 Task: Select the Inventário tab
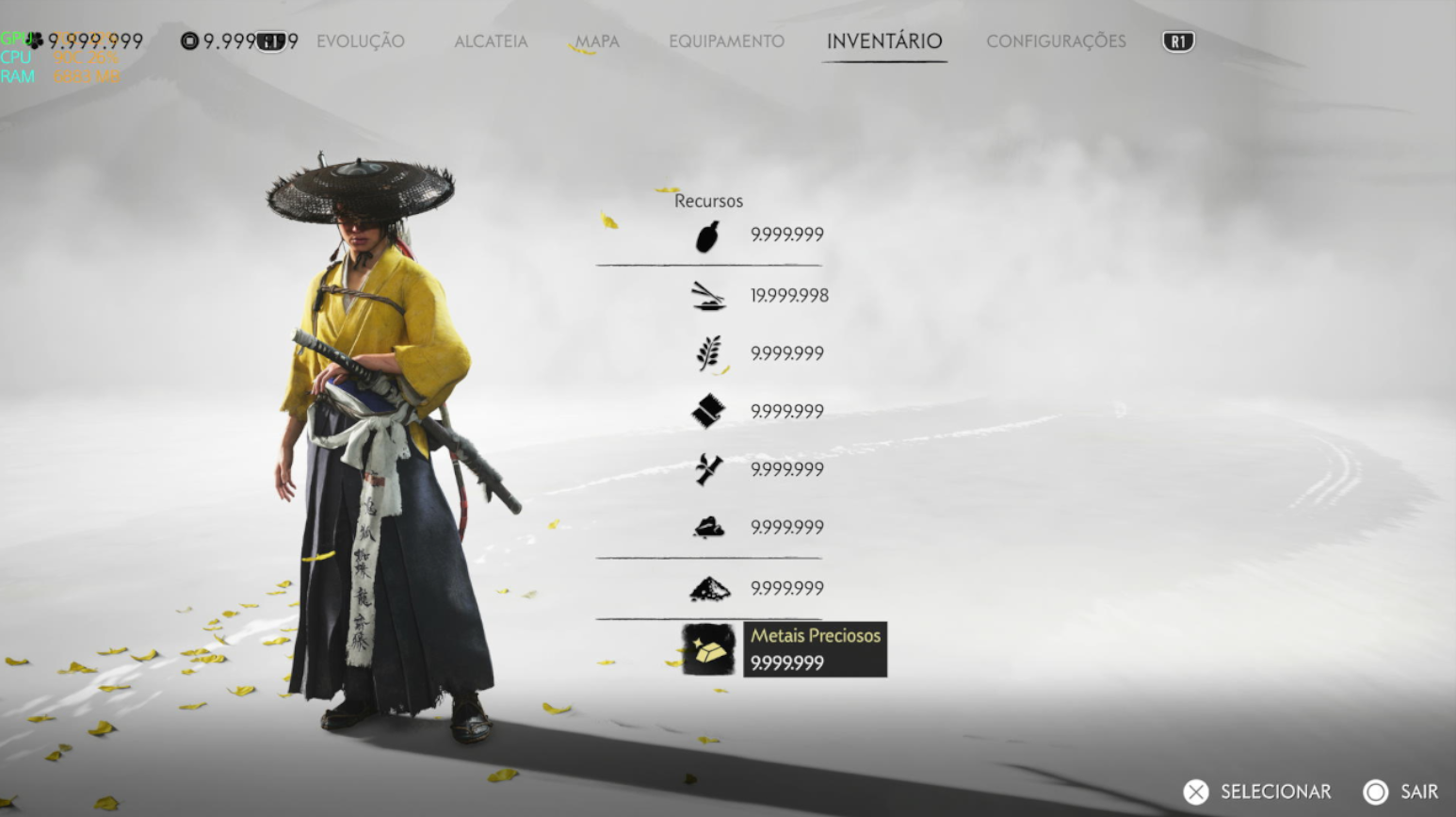[883, 41]
